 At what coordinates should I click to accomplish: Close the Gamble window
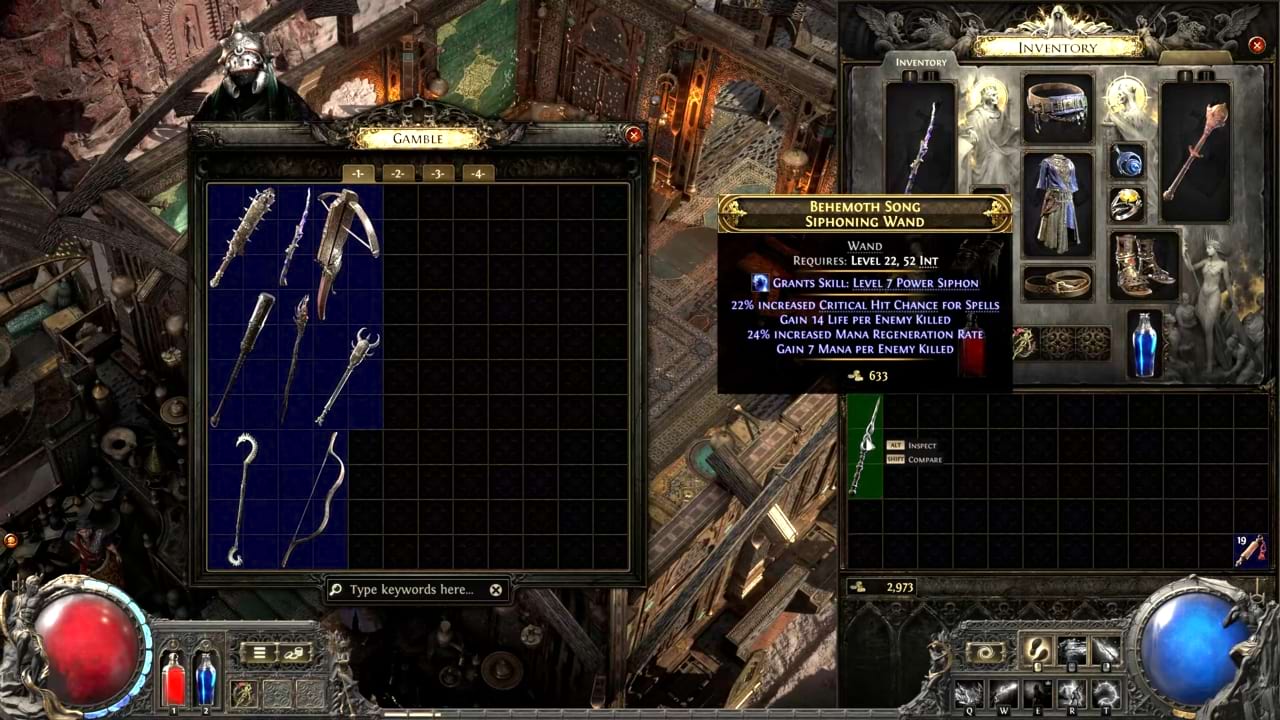(x=634, y=135)
